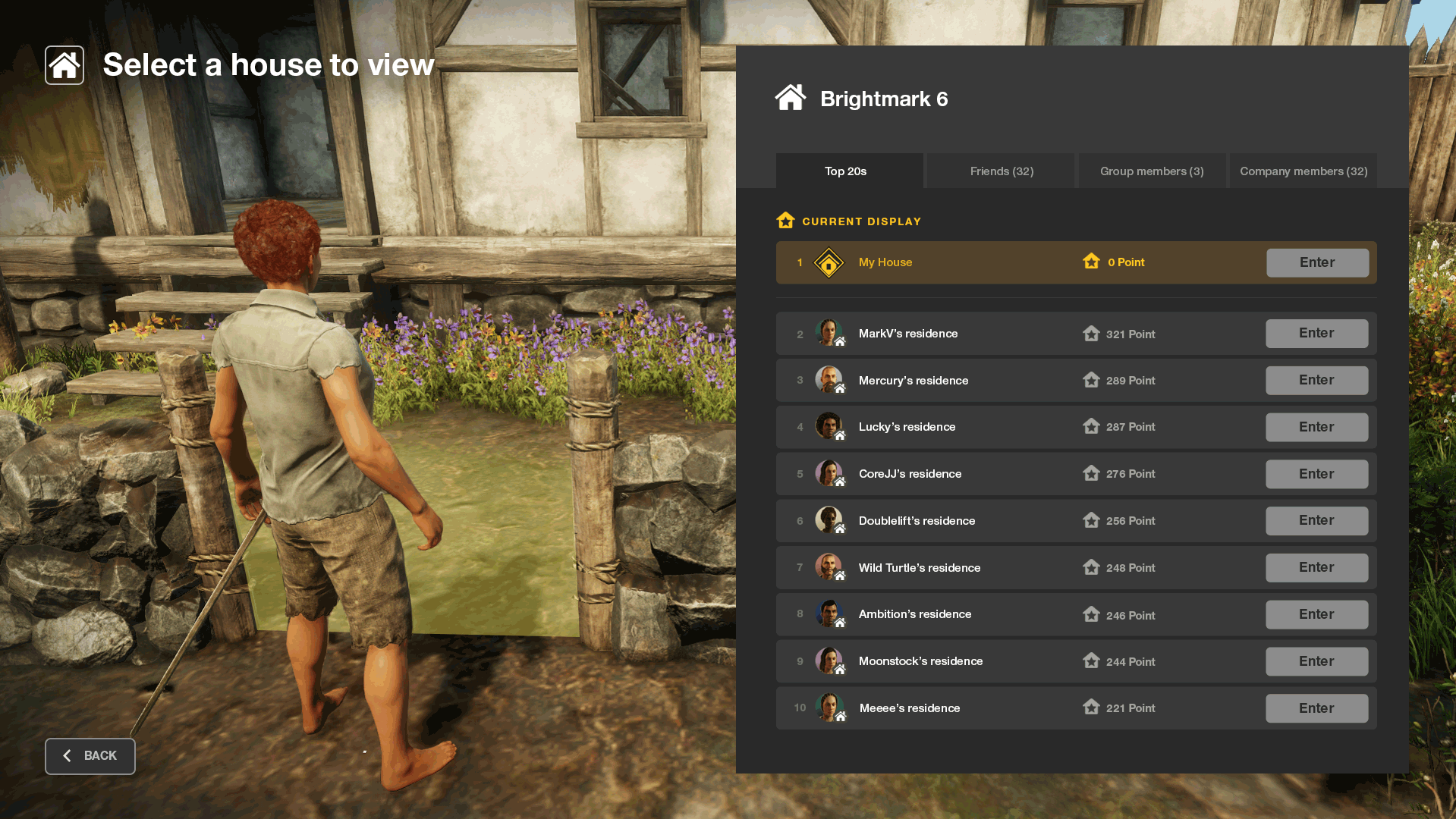Go back using the BACK button

tap(90, 756)
